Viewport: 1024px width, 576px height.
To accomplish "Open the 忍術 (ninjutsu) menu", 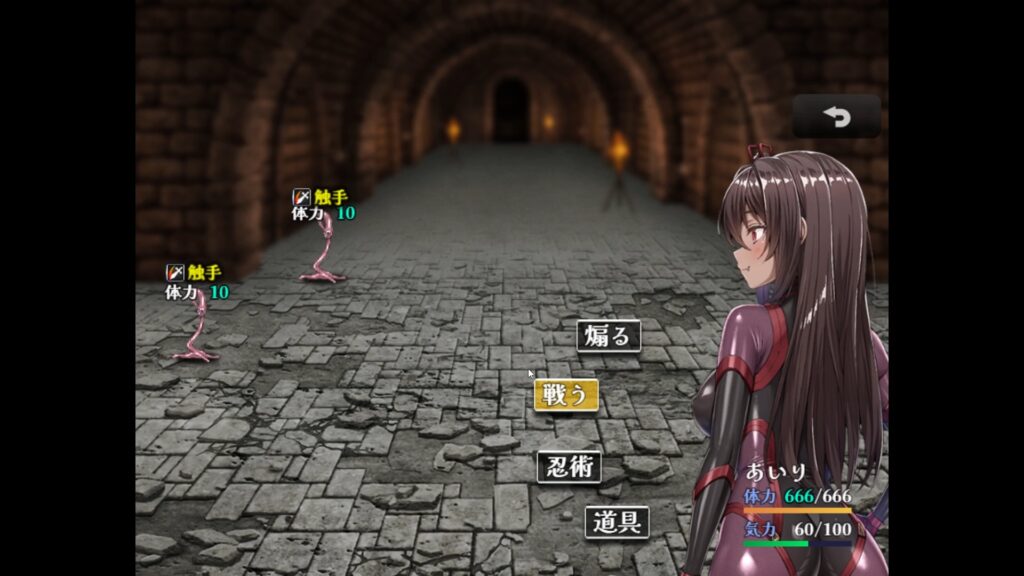I will (569, 467).
